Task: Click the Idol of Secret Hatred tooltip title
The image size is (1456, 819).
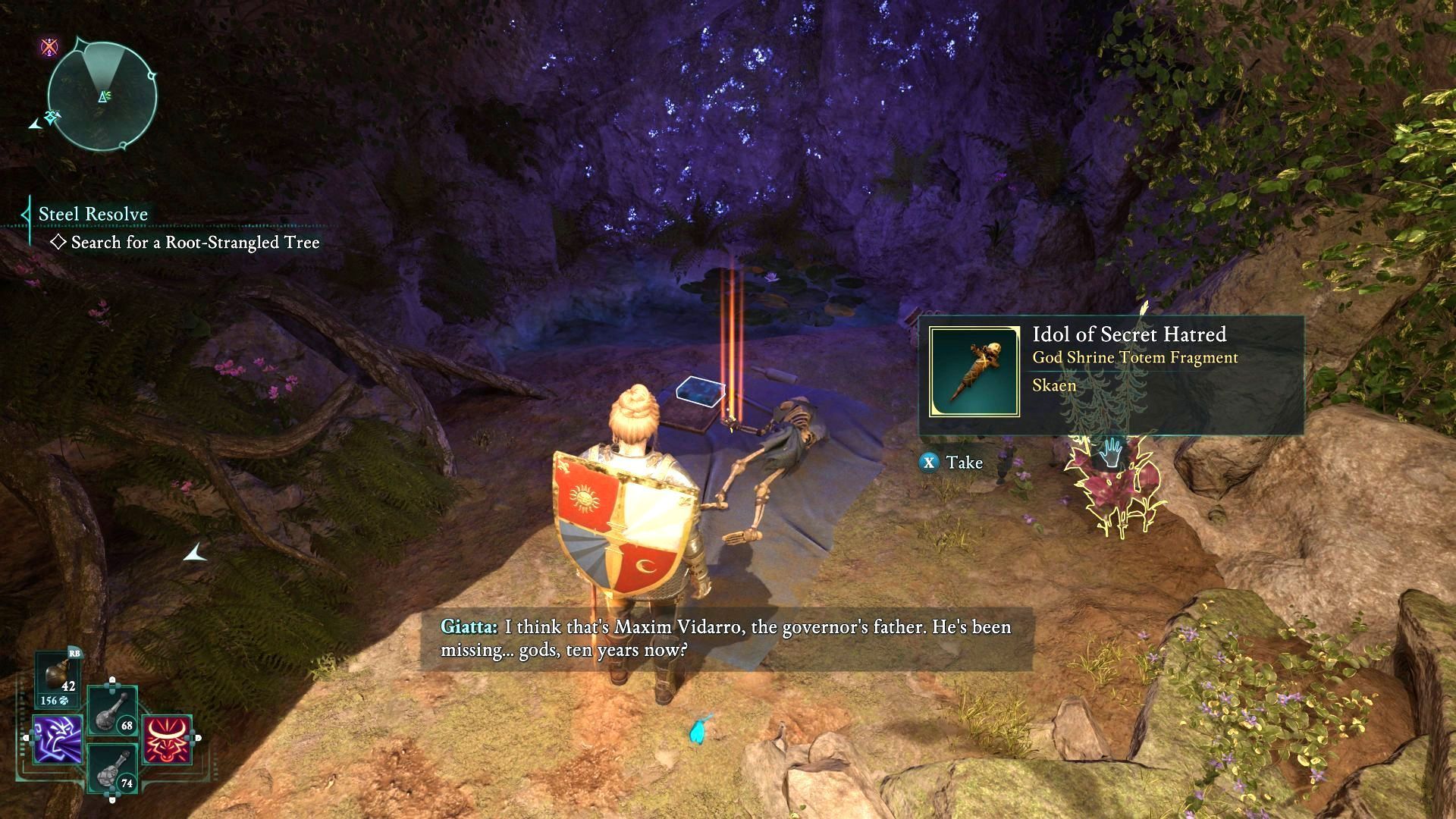Action: (x=1129, y=334)
